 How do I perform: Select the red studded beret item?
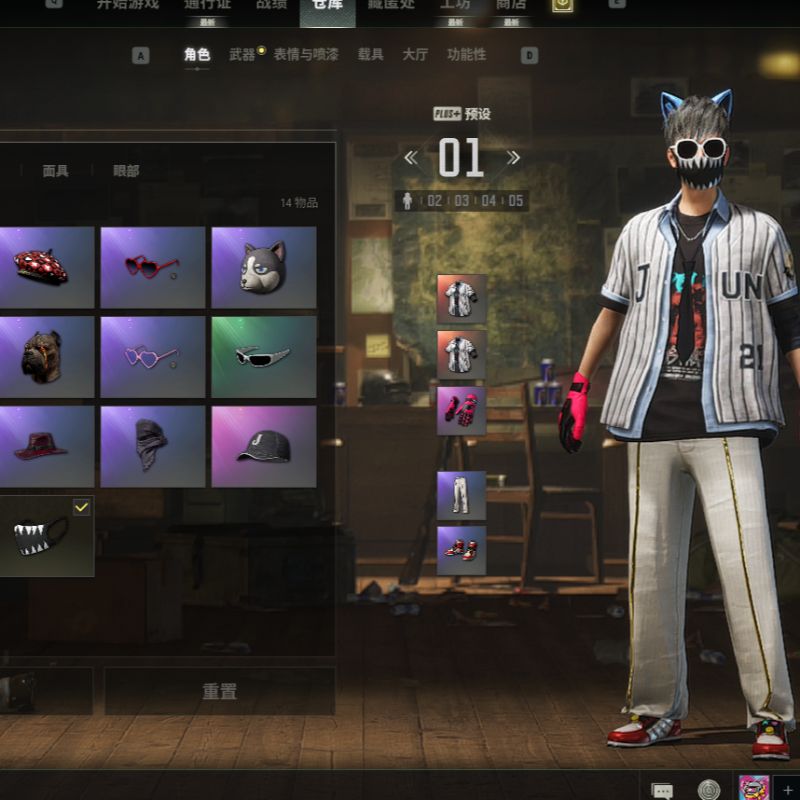coord(46,267)
